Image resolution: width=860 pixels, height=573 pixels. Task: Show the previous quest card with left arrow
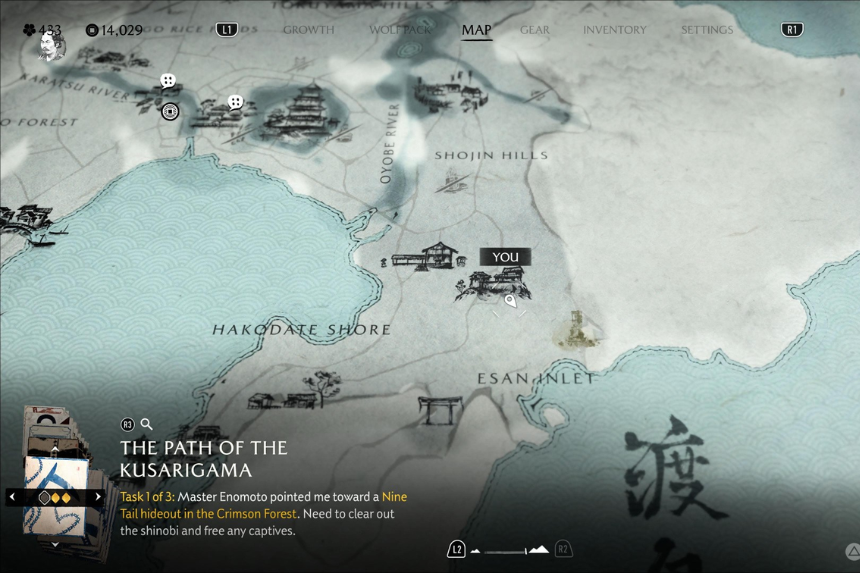[13, 496]
